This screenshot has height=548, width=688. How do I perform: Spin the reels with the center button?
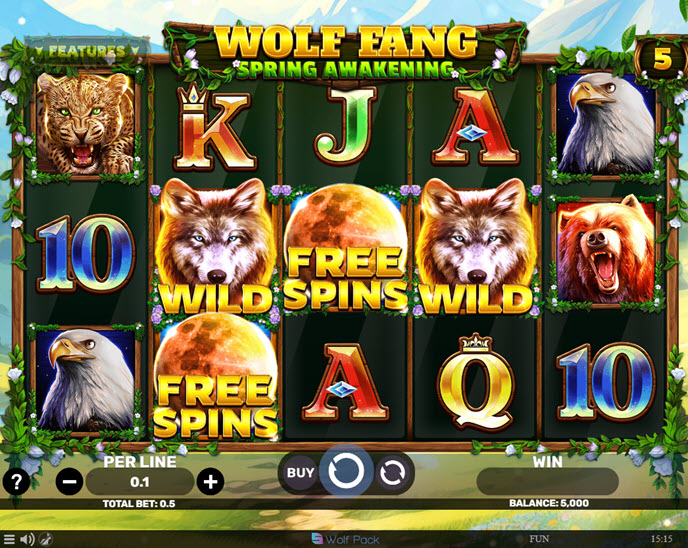click(345, 471)
